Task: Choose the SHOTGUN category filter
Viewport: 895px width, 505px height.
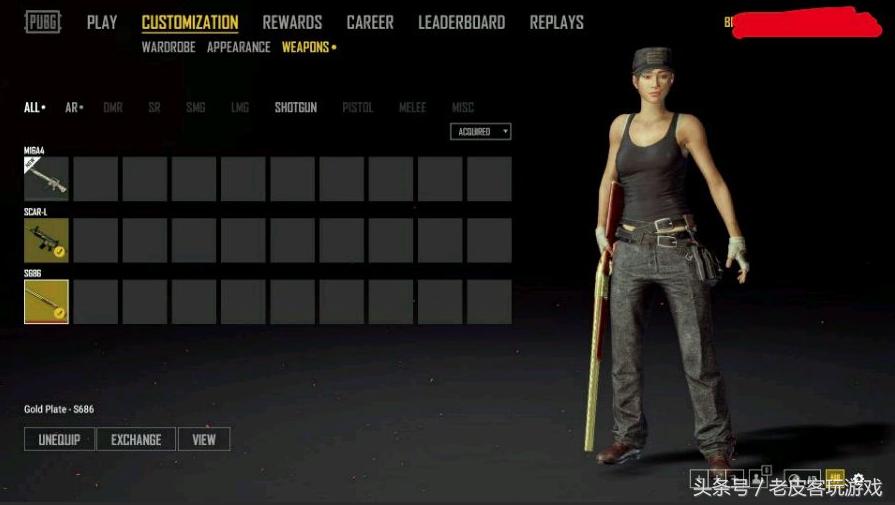Action: 296,107
